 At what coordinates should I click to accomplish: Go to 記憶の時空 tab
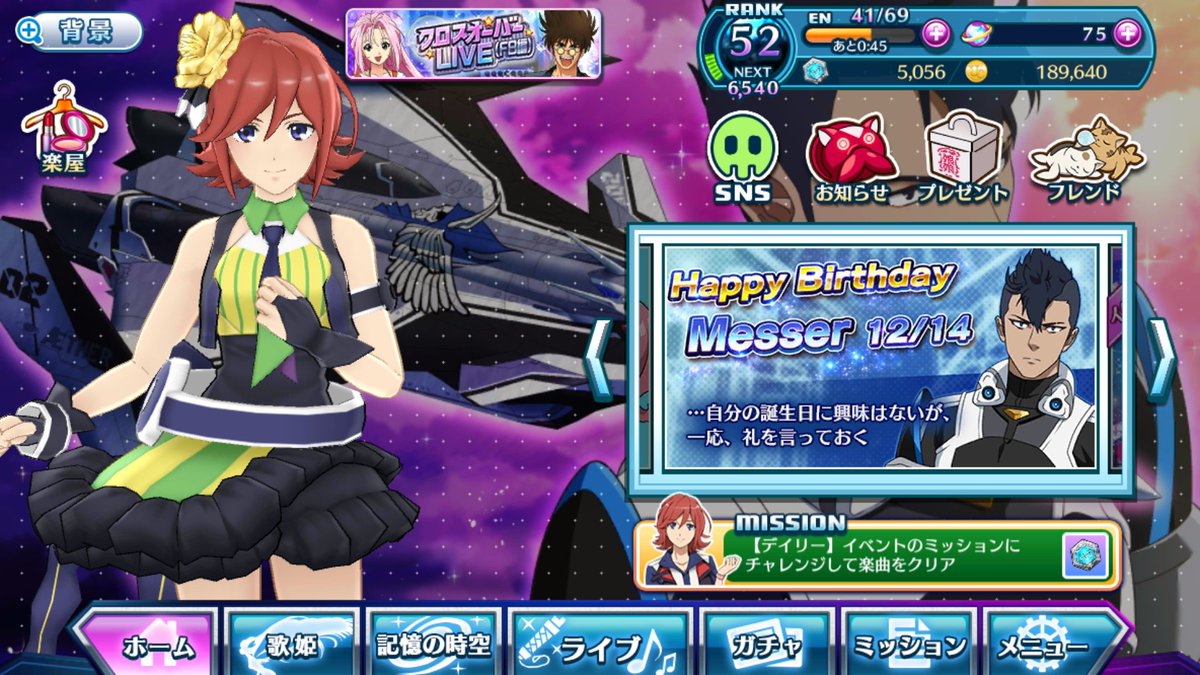(433, 645)
